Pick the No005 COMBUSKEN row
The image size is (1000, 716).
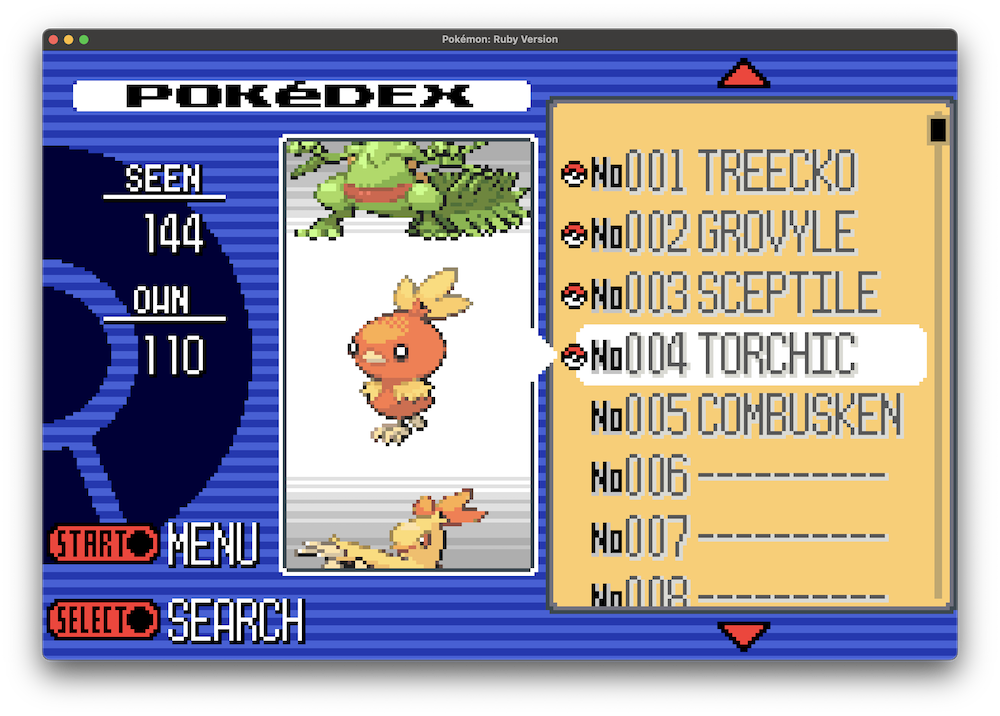coord(745,415)
